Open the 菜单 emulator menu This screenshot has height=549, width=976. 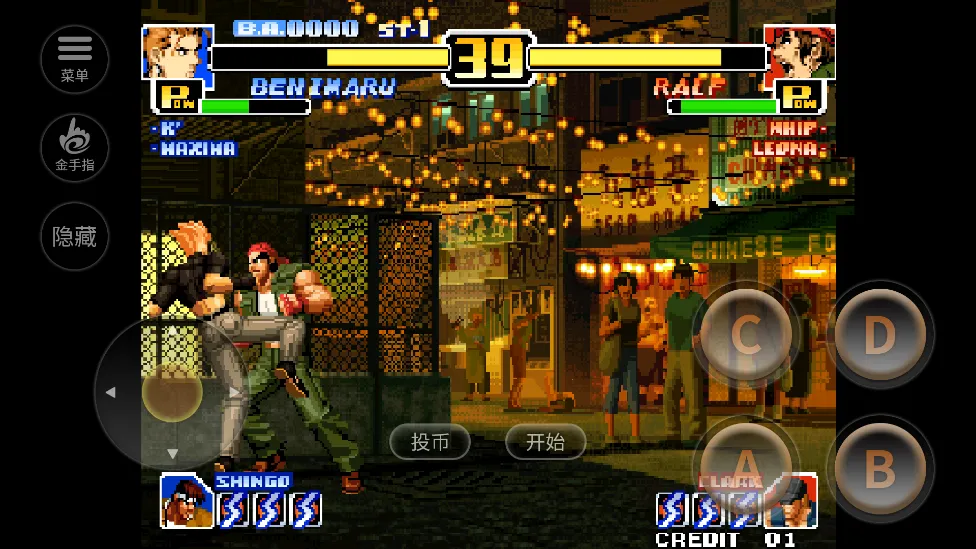click(x=75, y=58)
